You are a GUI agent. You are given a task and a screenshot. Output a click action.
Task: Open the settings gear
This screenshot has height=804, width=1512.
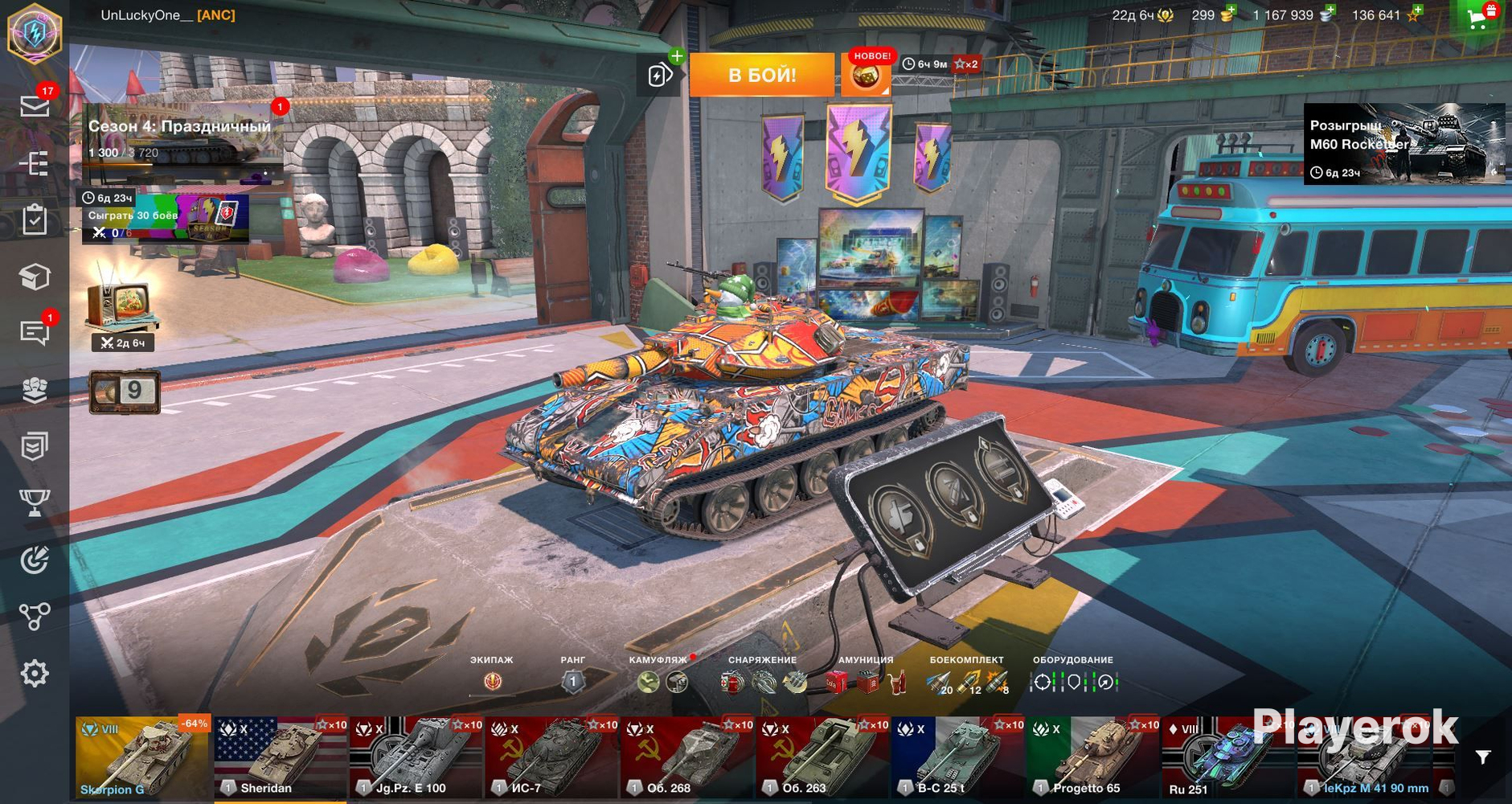pyautogui.click(x=35, y=674)
